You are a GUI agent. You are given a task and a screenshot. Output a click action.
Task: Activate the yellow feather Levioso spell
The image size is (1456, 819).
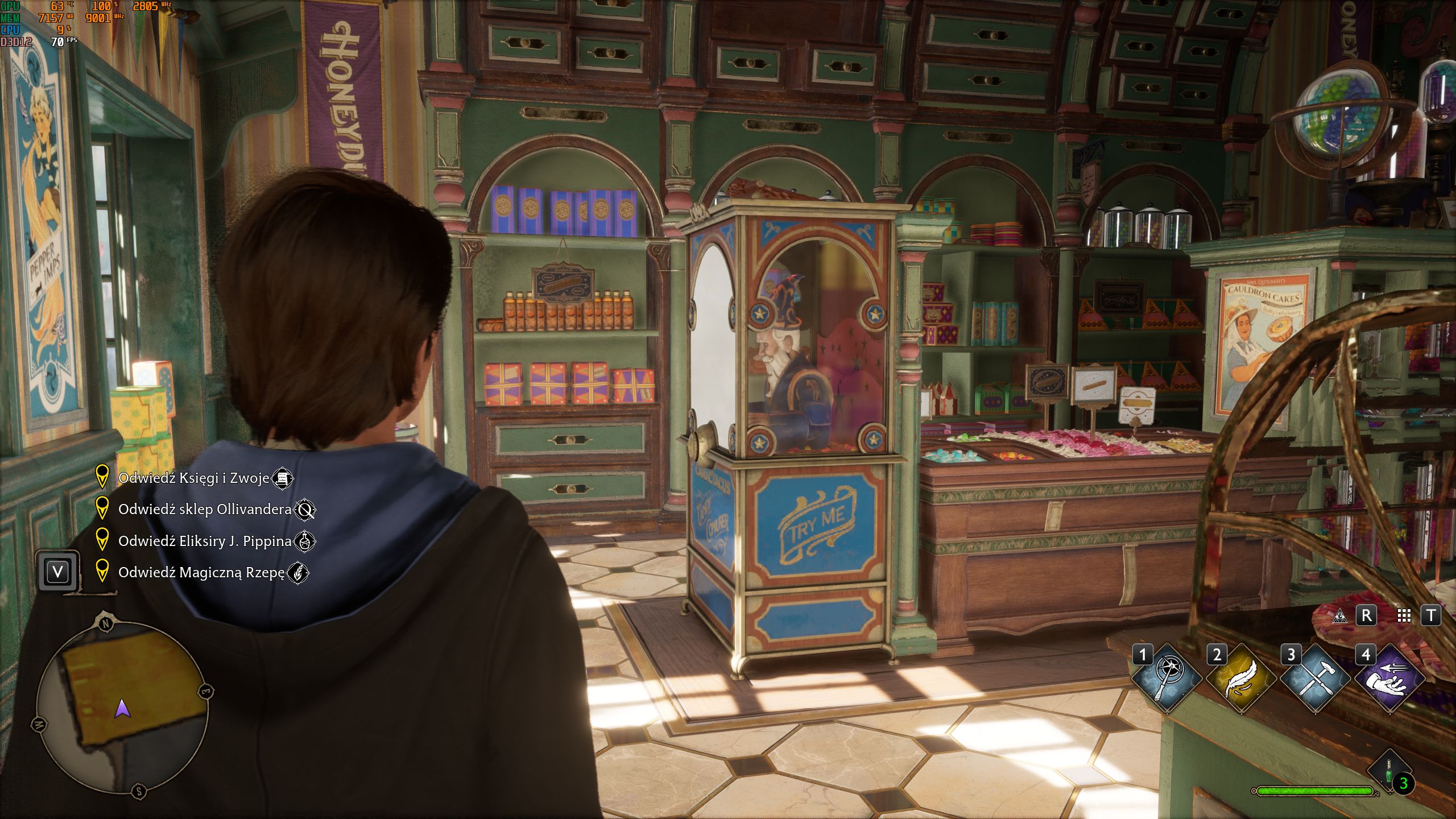1240,678
